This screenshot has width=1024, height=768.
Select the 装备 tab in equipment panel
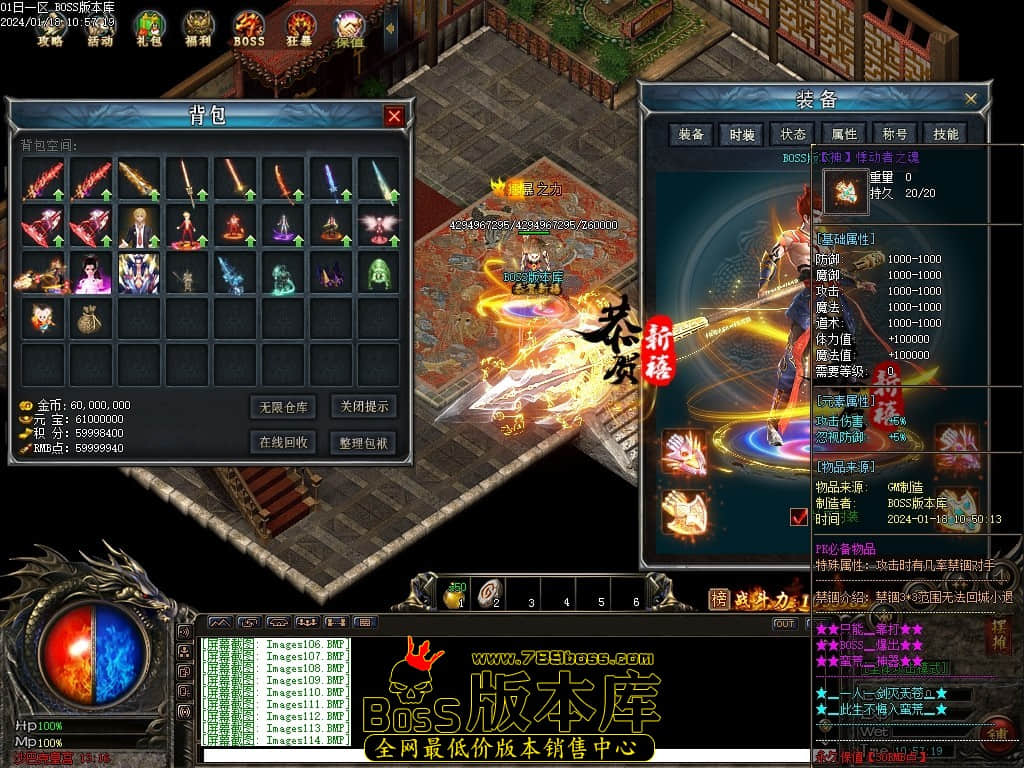(691, 134)
